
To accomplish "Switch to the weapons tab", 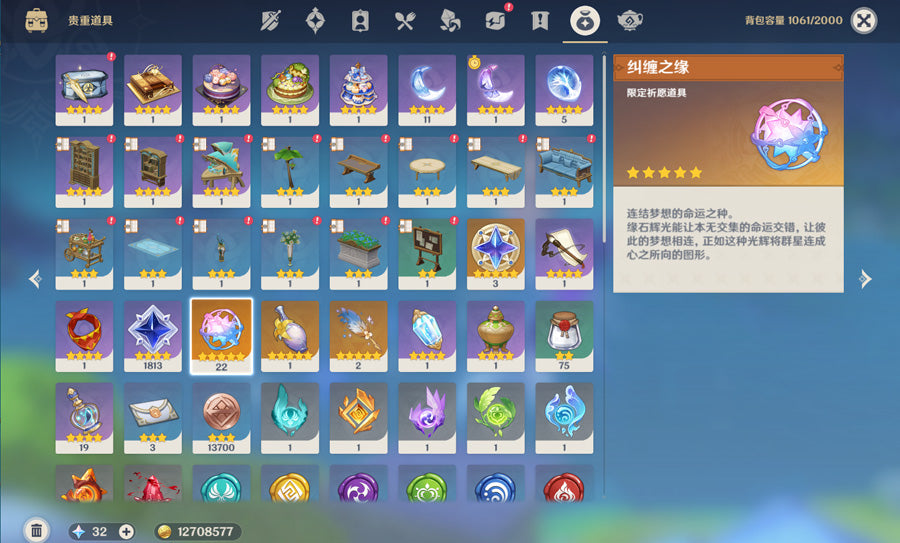I will (270, 20).
